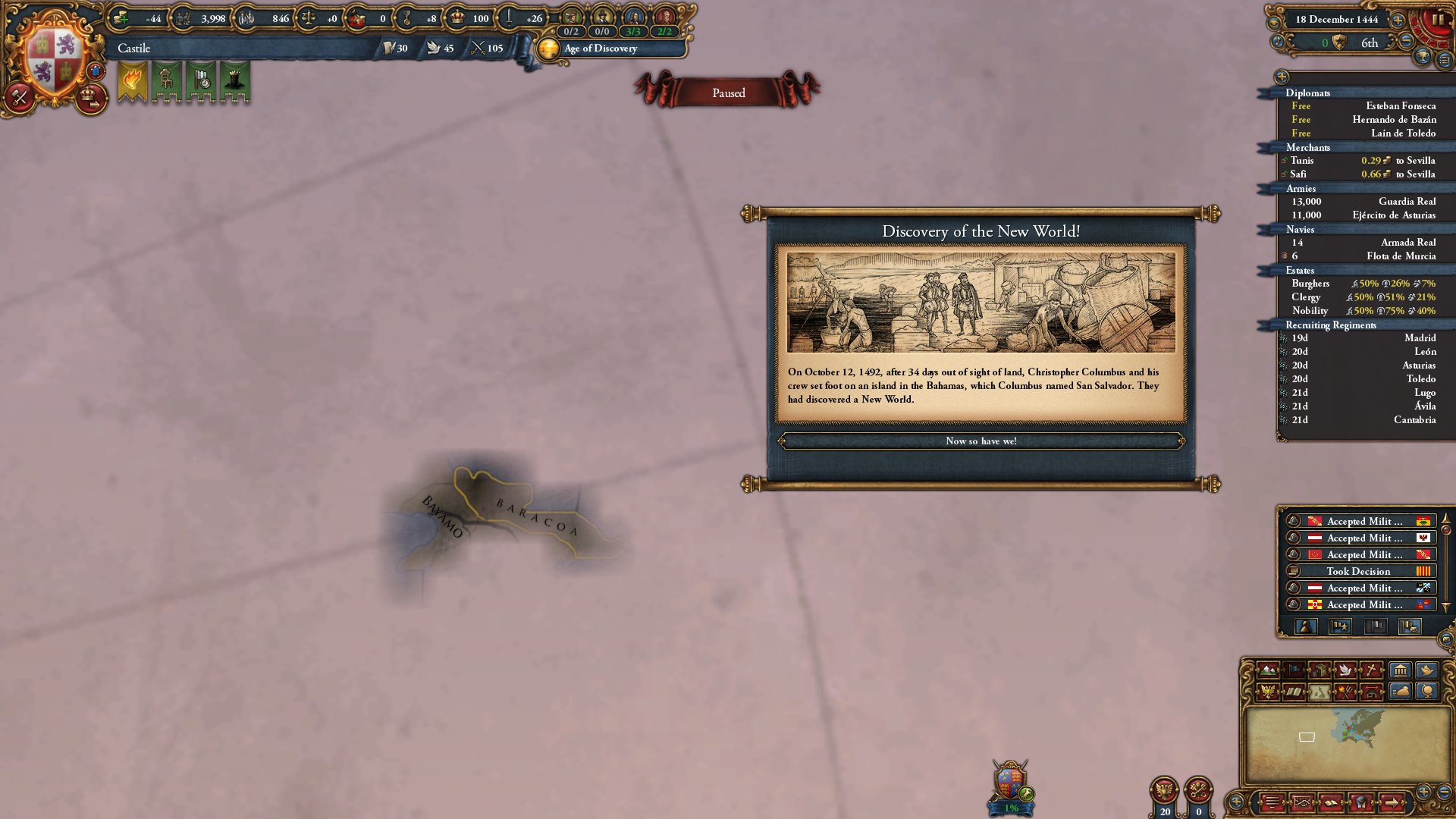This screenshot has width=1456, height=819.
Task: Click the Now so have we! event button
Action: [981, 441]
